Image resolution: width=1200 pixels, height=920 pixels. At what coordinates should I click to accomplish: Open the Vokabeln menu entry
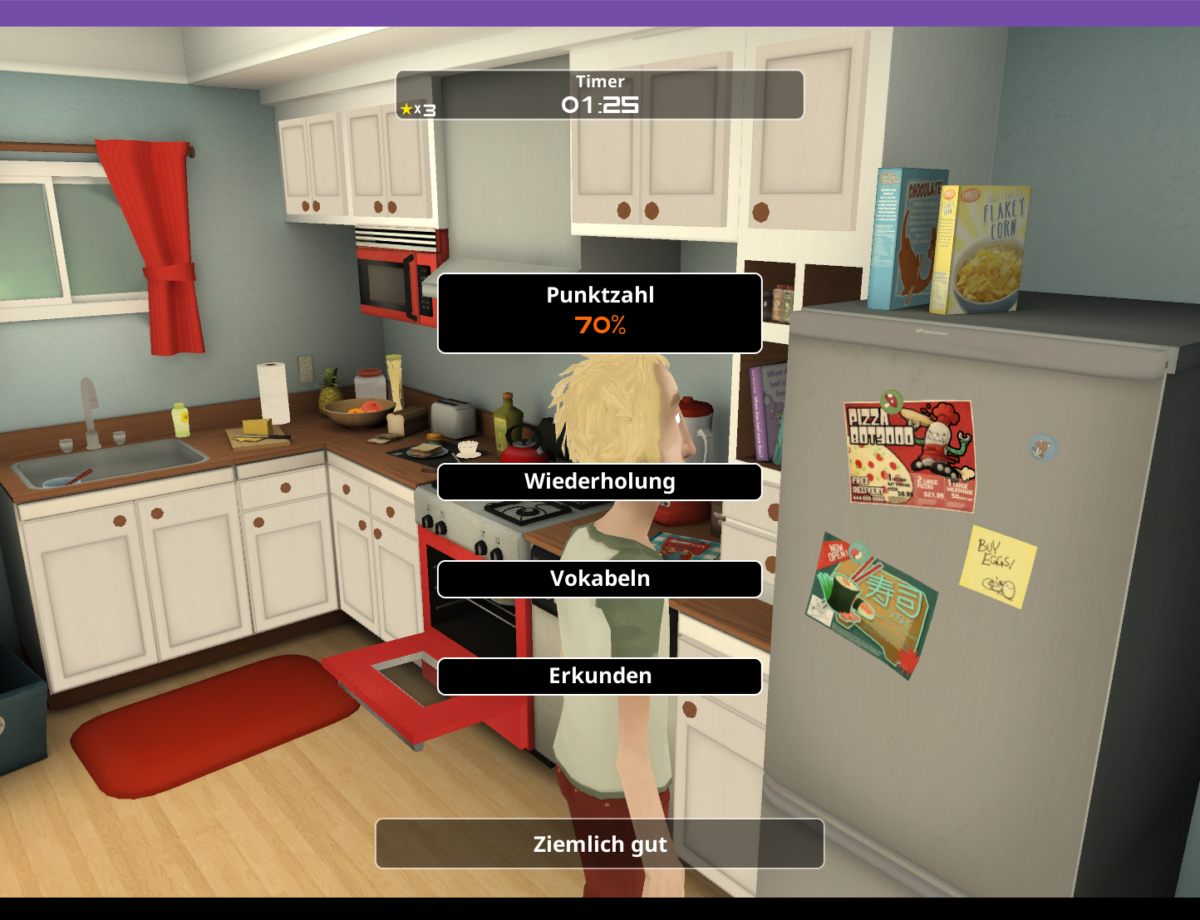coord(599,579)
